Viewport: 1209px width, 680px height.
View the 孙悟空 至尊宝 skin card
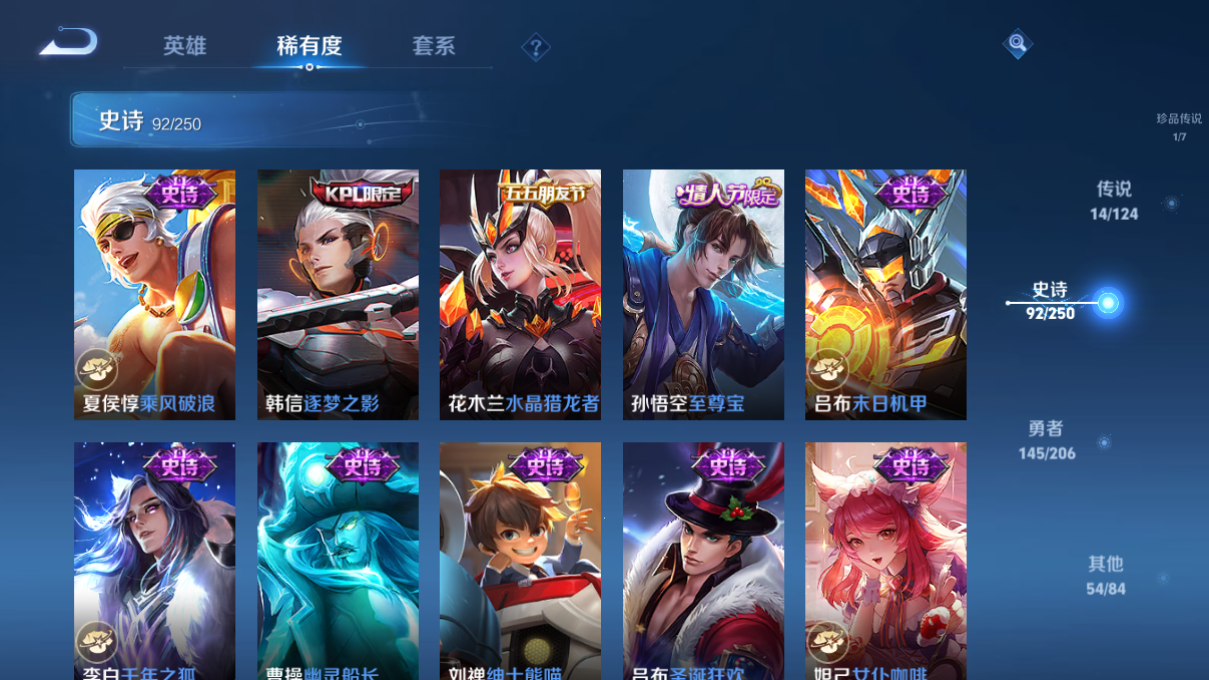click(x=703, y=294)
